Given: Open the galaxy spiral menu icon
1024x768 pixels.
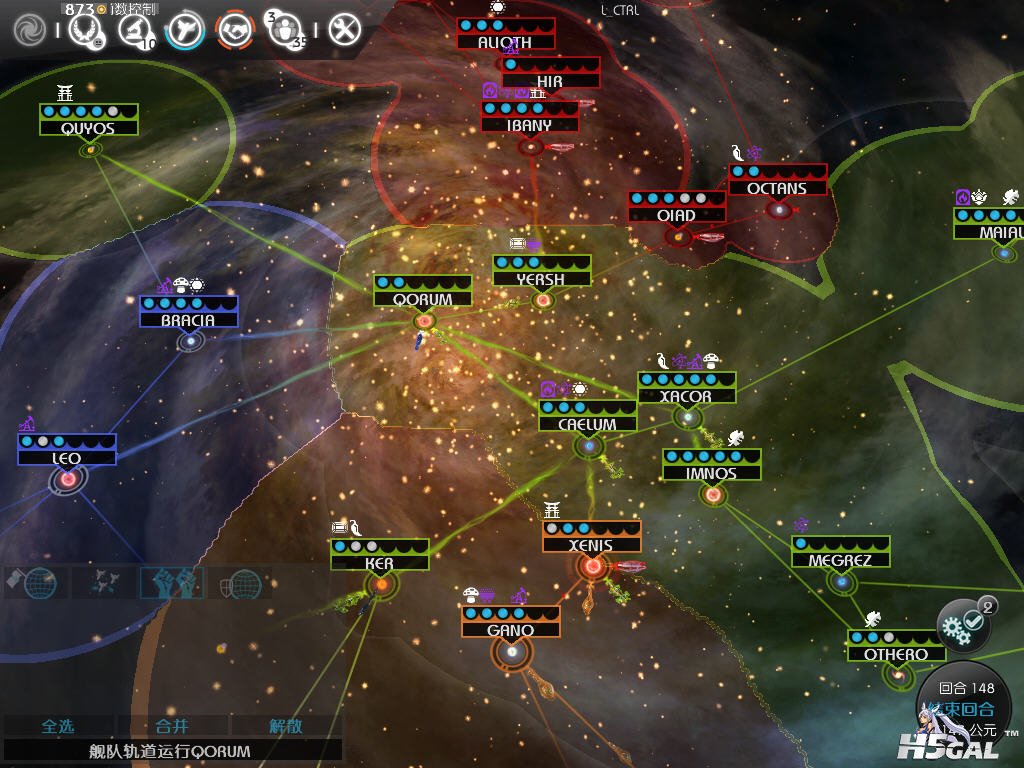Looking at the screenshot, I should pos(29,29).
